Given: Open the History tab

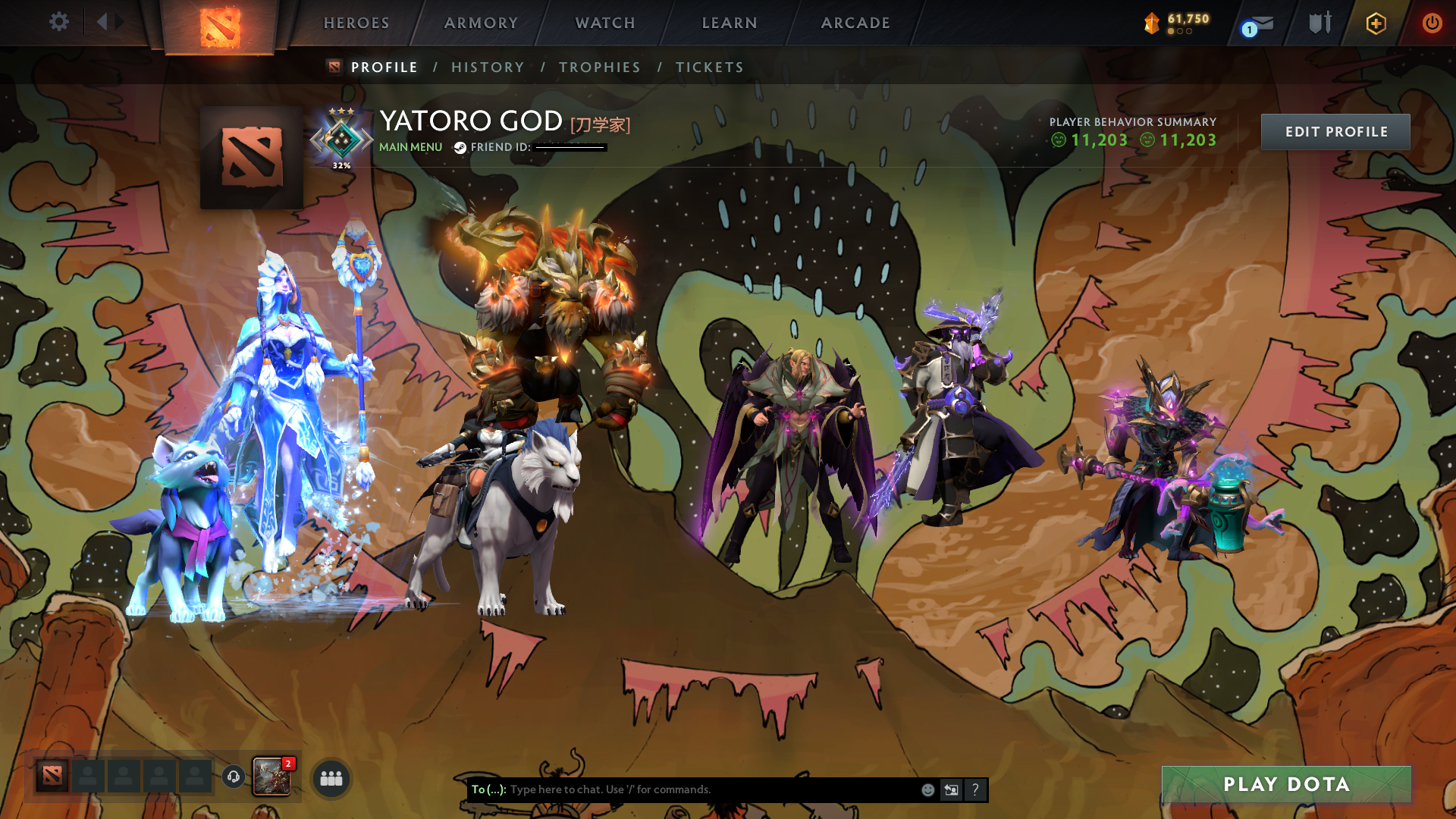Looking at the screenshot, I should [x=488, y=67].
